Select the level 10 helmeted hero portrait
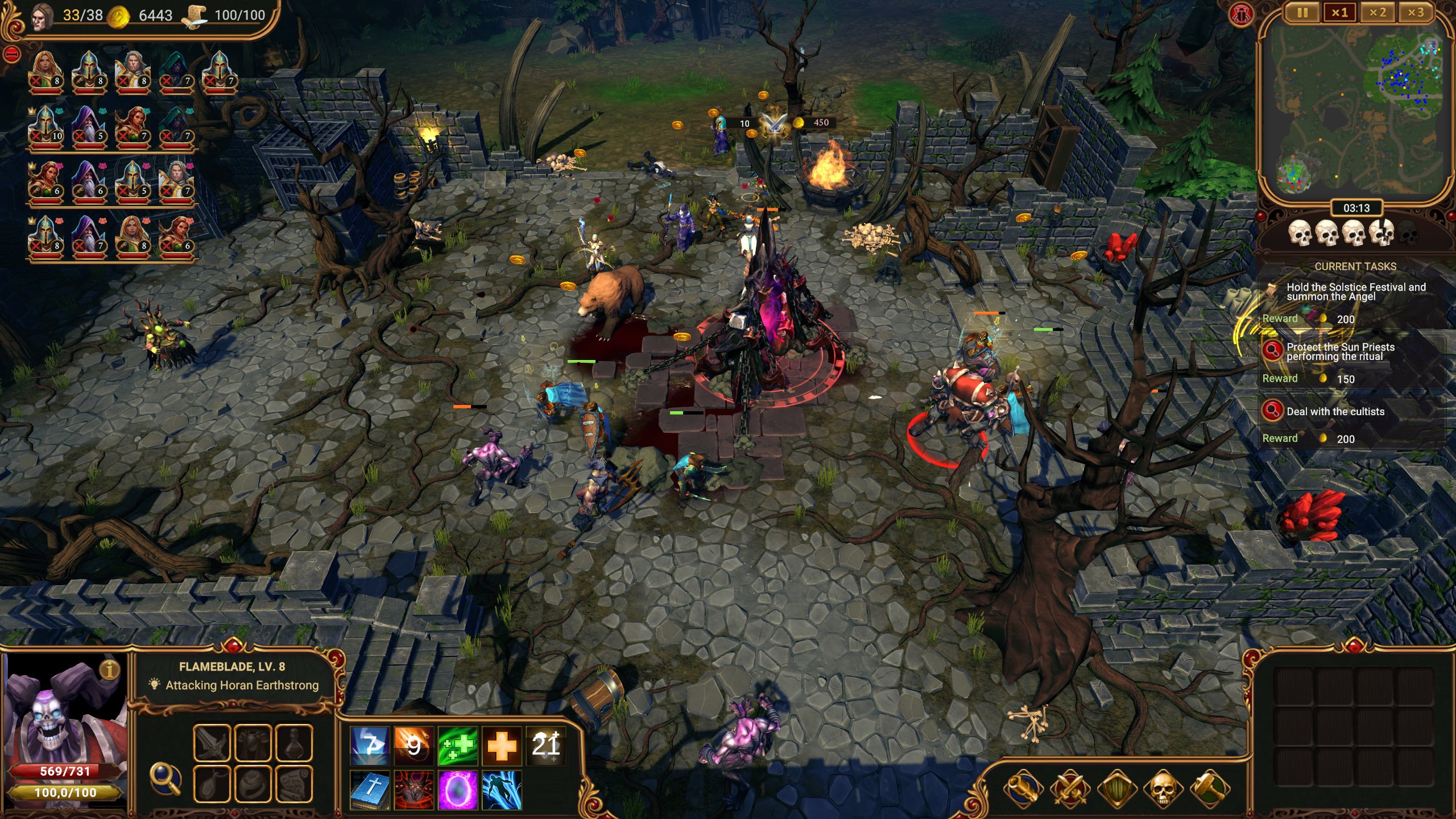Screen dimensions: 1456x819 pyautogui.click(x=45, y=126)
